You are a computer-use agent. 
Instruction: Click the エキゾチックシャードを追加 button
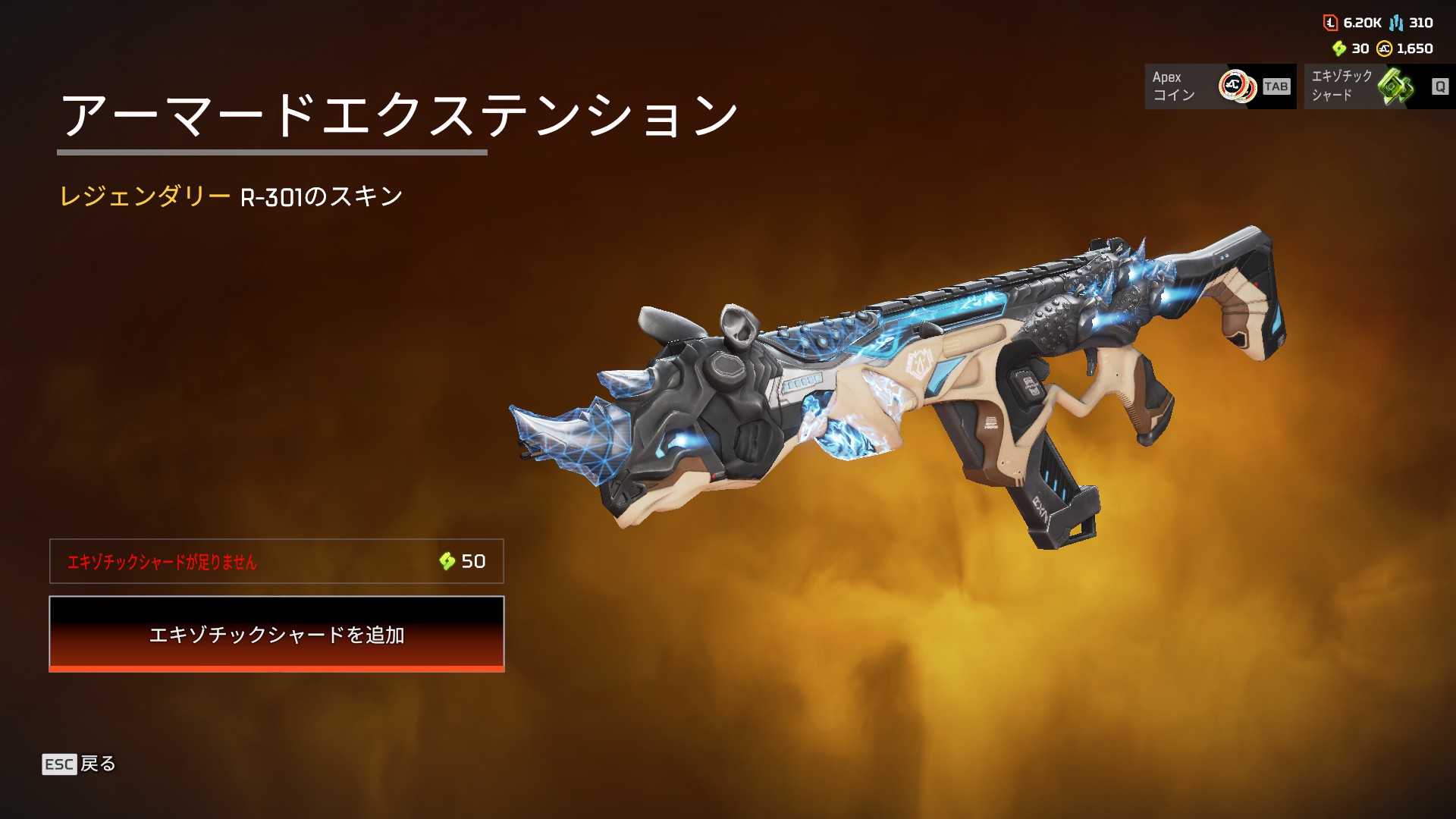(x=276, y=633)
